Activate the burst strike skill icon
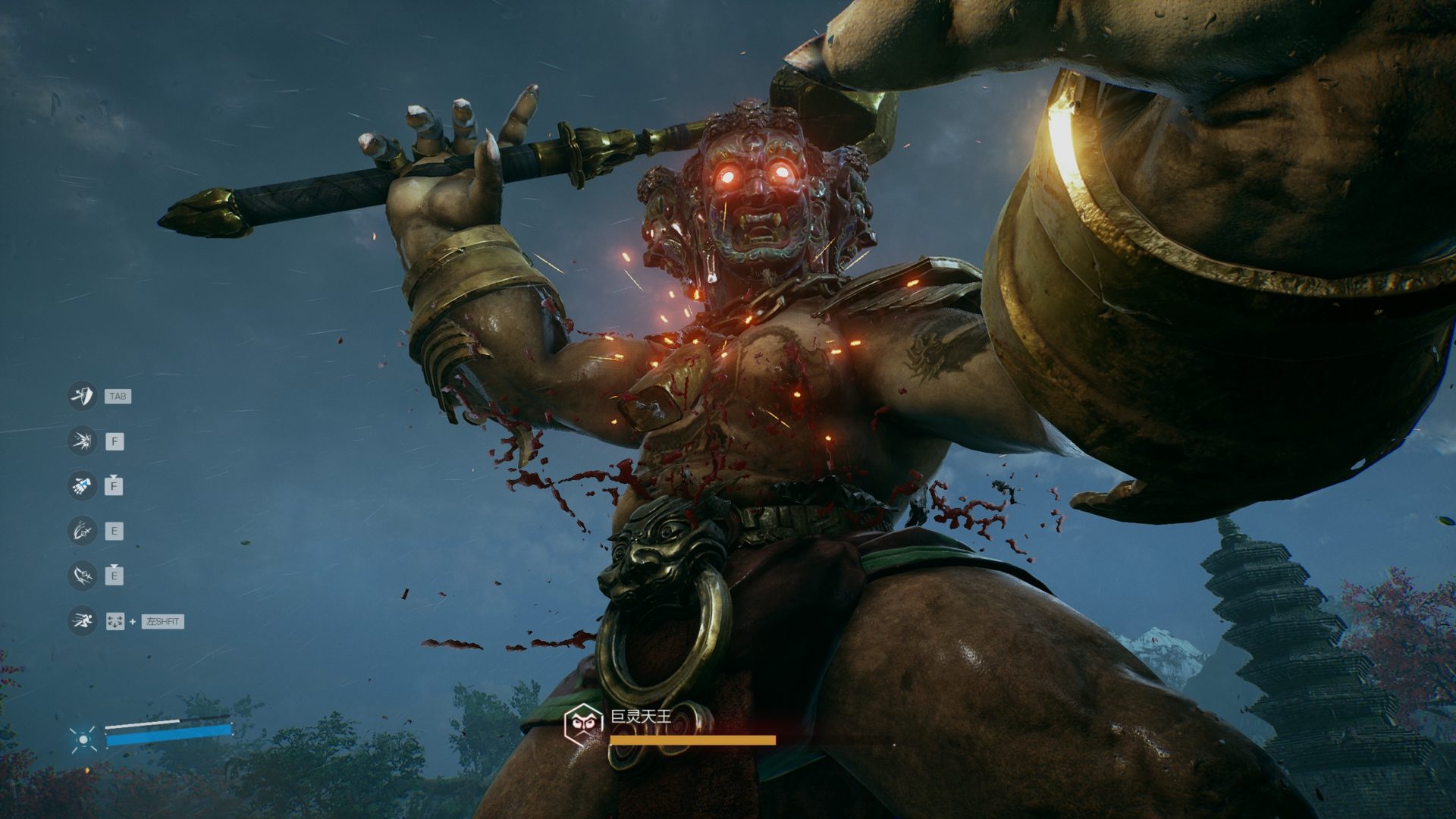Screen dimensions: 1456x819 [82, 441]
